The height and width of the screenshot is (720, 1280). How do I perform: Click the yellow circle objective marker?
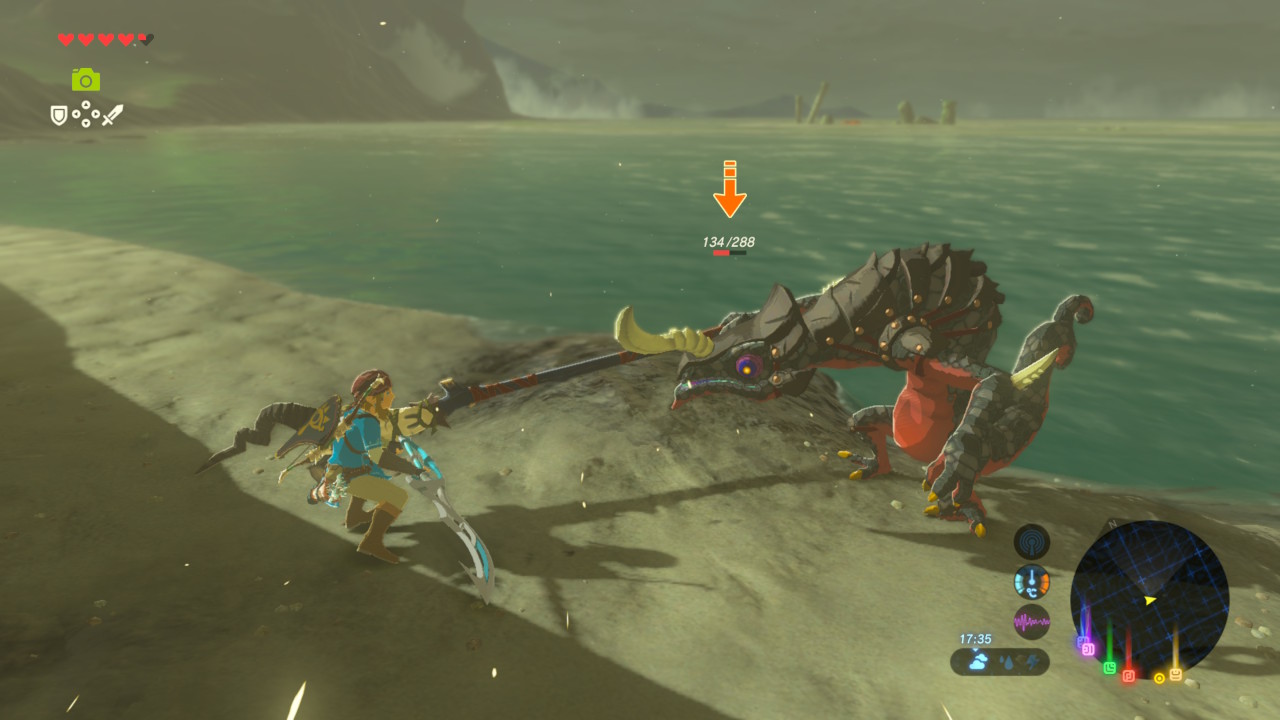point(1159,678)
